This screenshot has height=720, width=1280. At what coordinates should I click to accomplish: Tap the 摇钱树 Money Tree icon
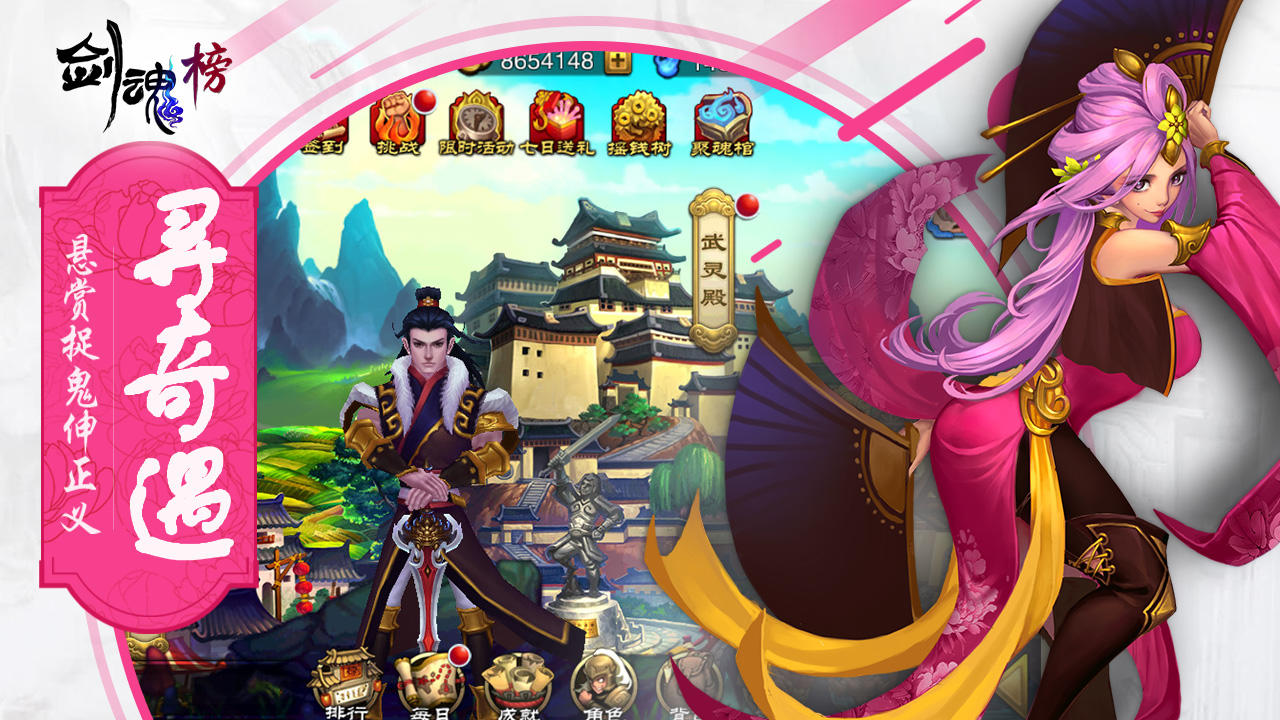(x=637, y=118)
